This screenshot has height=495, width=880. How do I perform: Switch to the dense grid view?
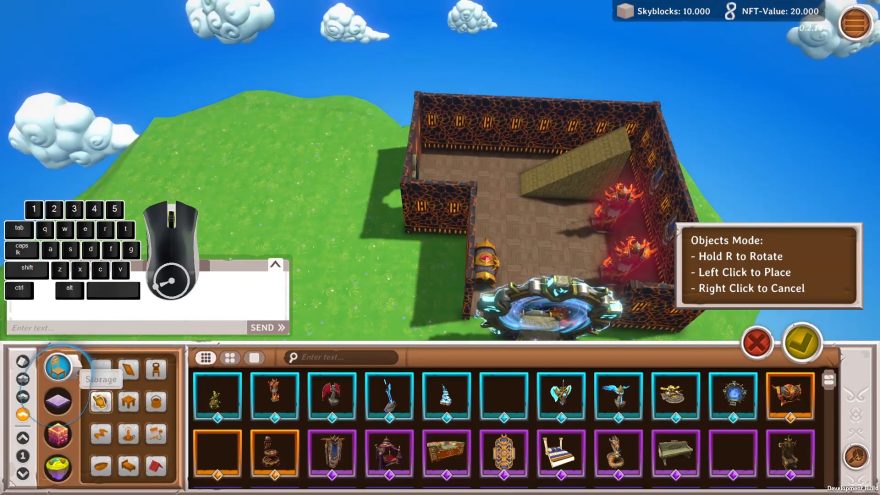[205, 357]
